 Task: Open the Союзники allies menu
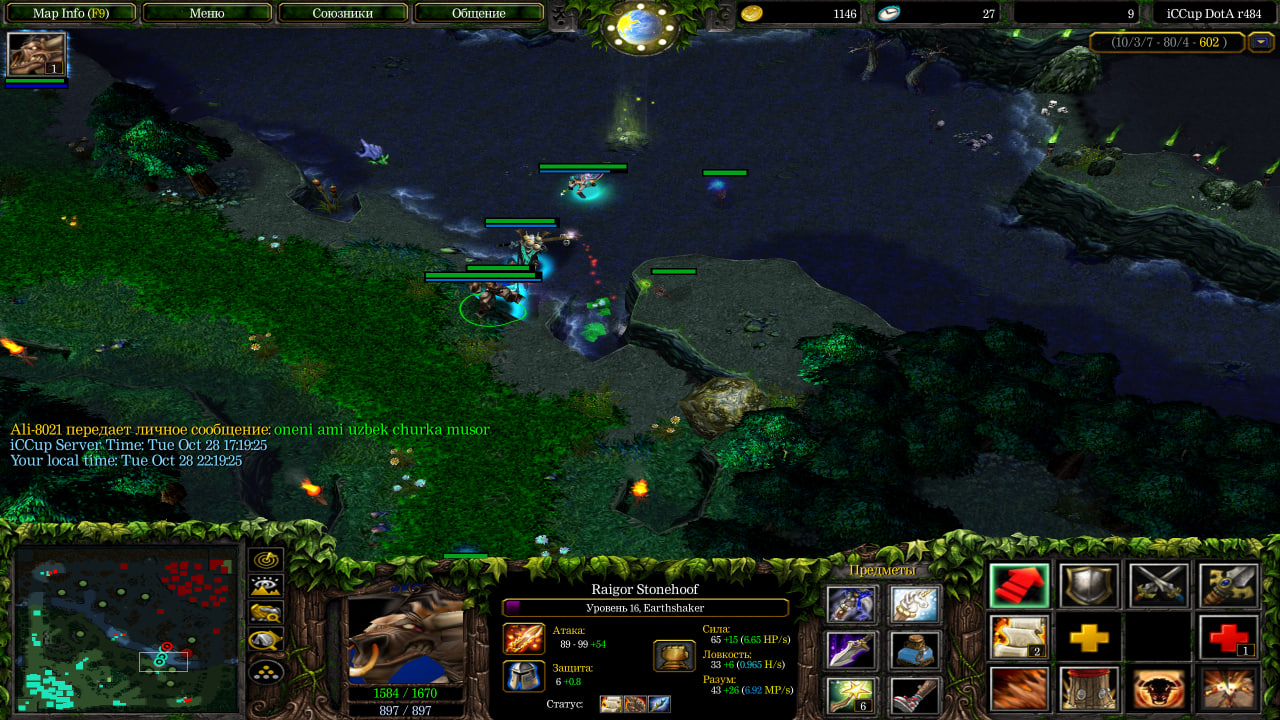(x=343, y=13)
